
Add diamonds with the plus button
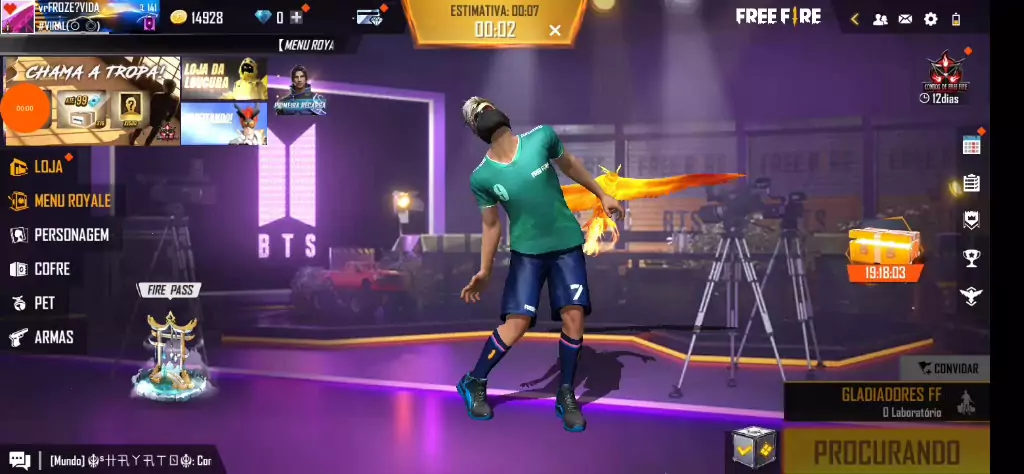pos(296,17)
